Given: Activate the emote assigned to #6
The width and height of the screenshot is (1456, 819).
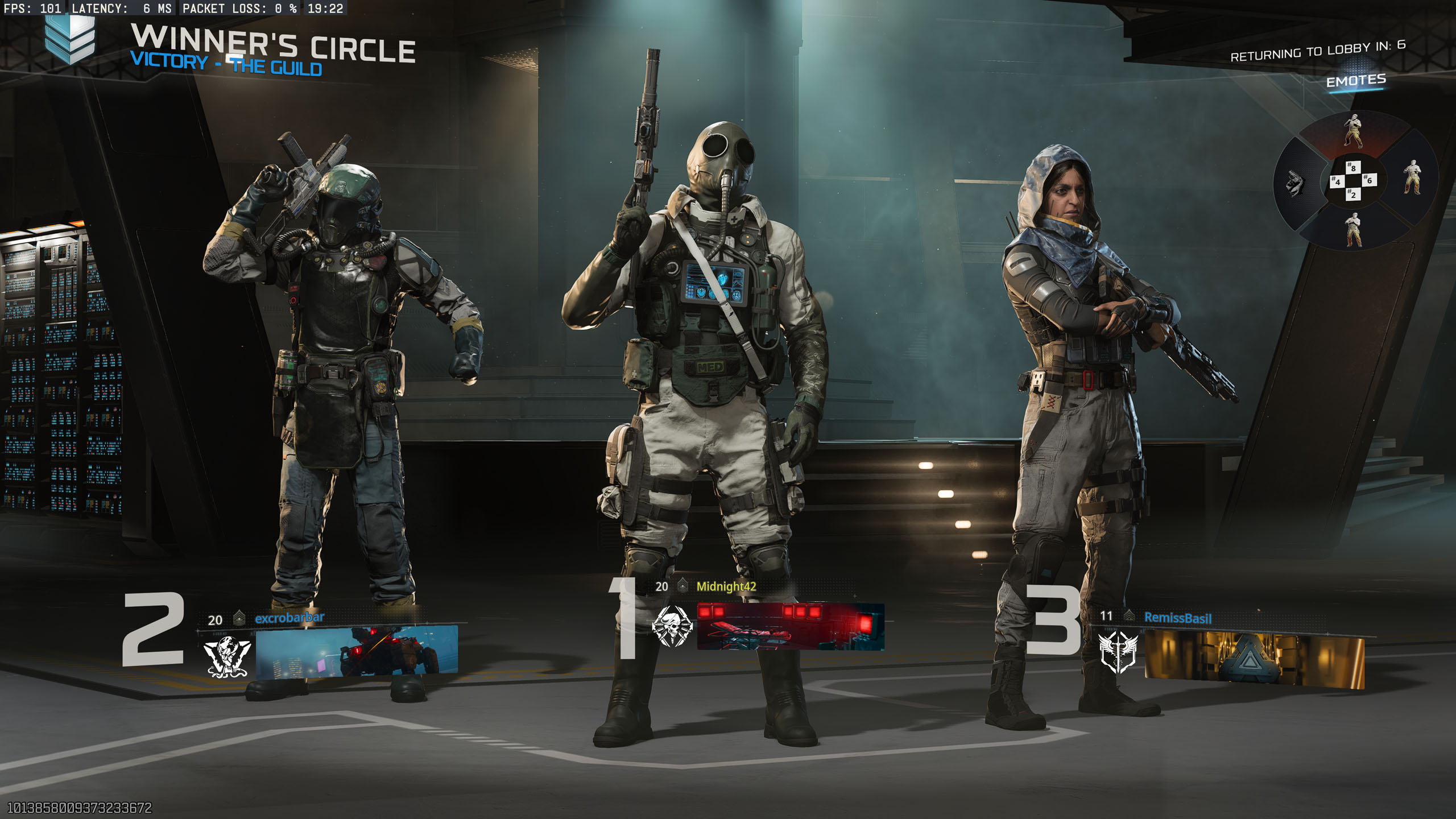Looking at the screenshot, I should [1412, 177].
